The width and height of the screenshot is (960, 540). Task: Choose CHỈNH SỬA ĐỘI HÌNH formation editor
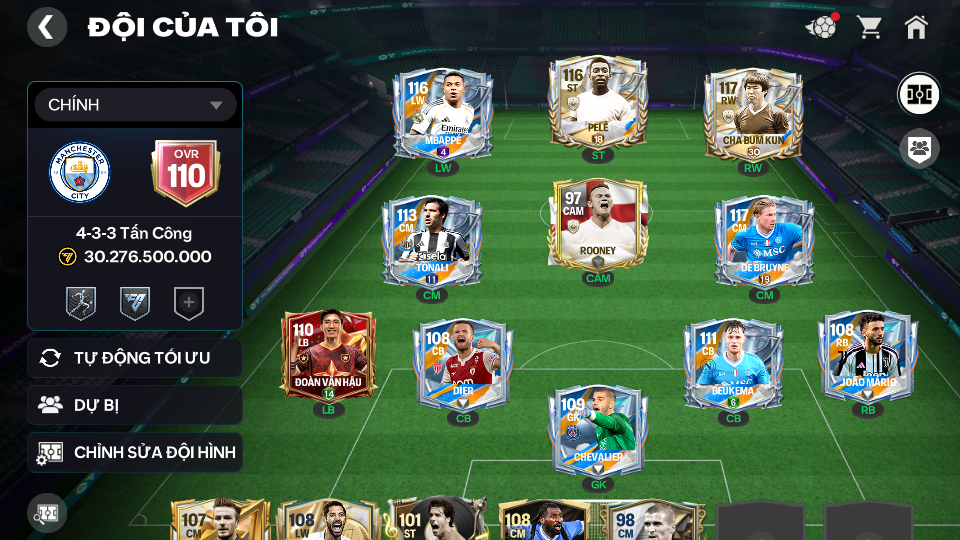click(135, 452)
